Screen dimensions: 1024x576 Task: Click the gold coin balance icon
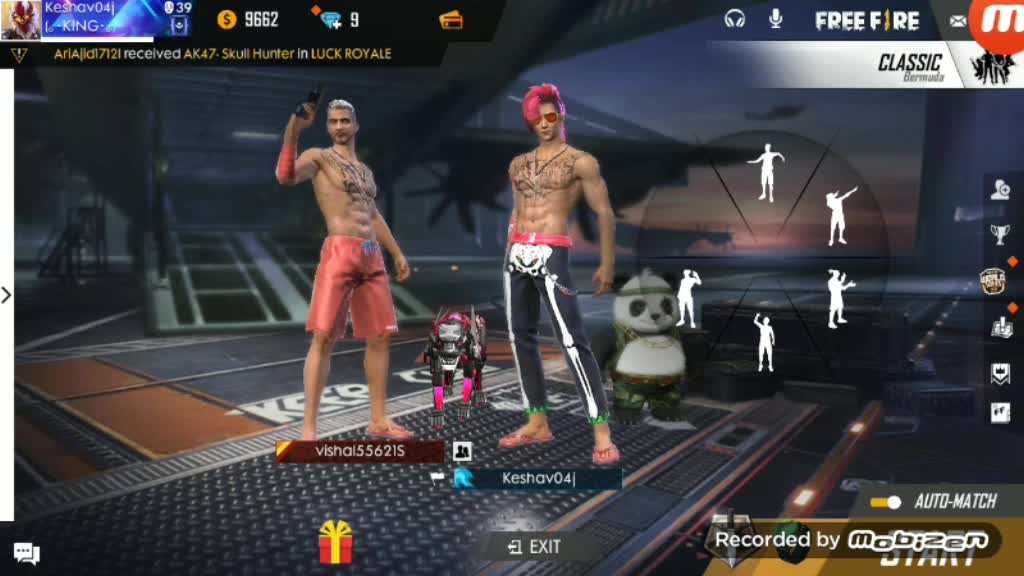click(x=227, y=19)
